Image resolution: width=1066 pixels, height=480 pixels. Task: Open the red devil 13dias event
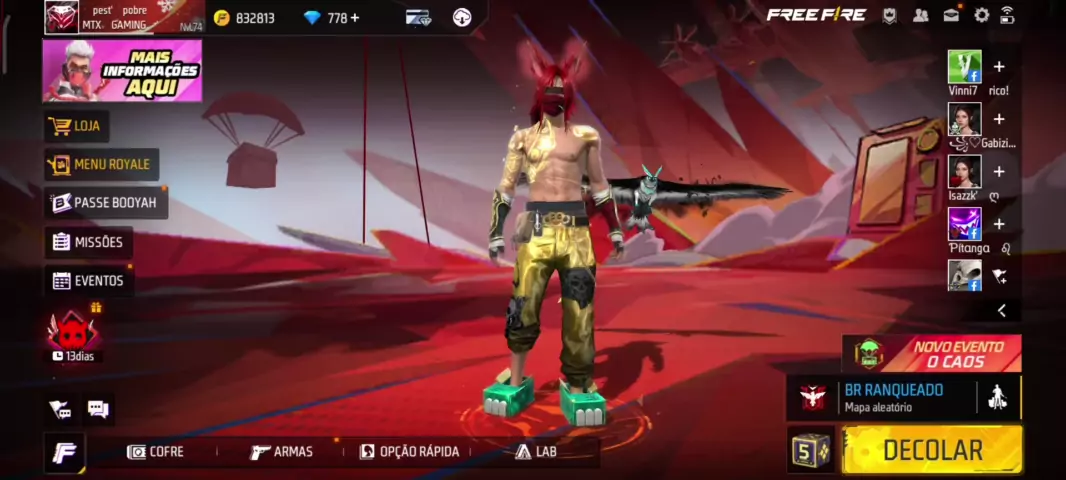coord(73,333)
